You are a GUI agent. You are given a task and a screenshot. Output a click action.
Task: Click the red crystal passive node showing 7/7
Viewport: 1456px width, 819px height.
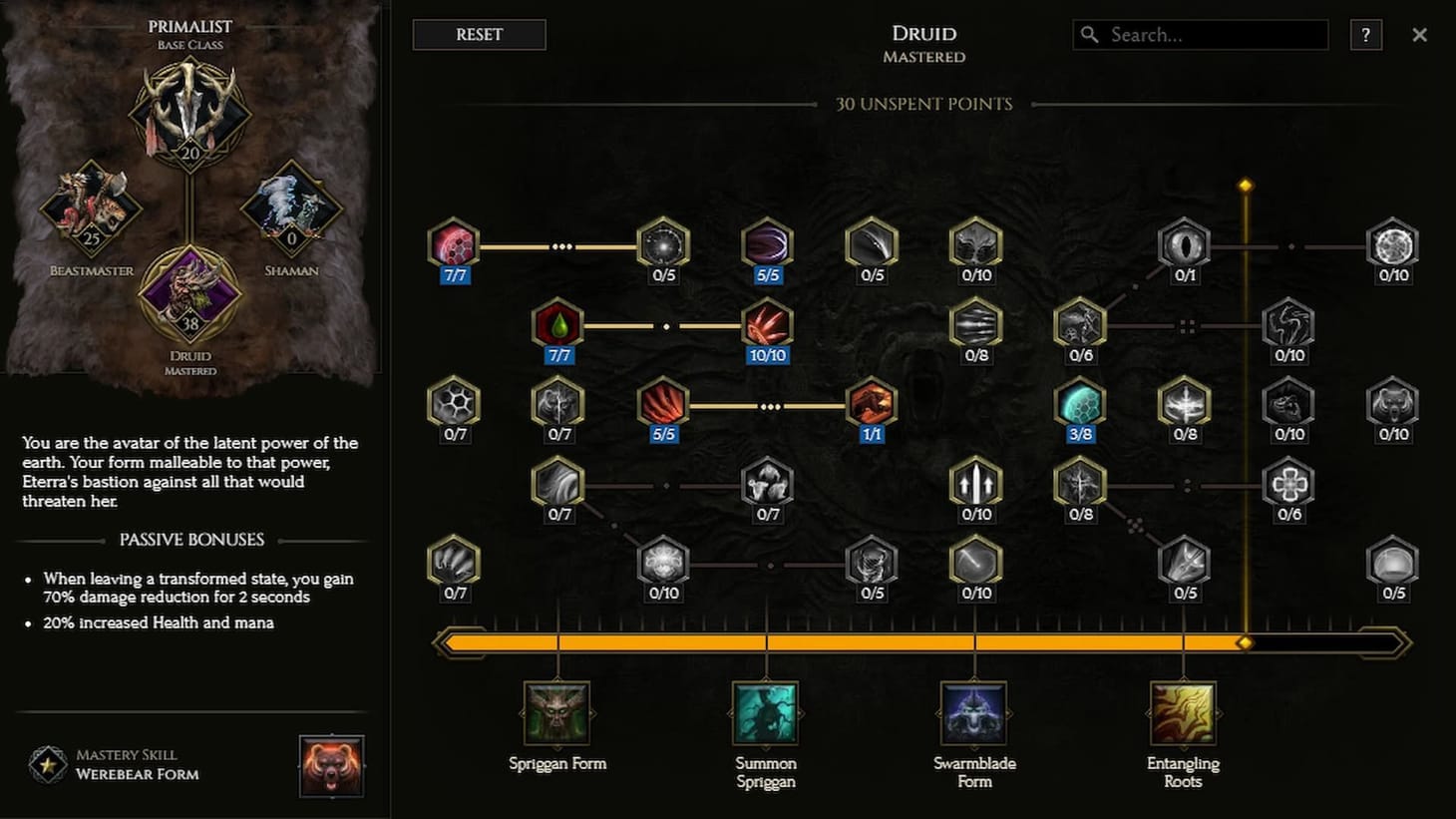click(x=454, y=244)
